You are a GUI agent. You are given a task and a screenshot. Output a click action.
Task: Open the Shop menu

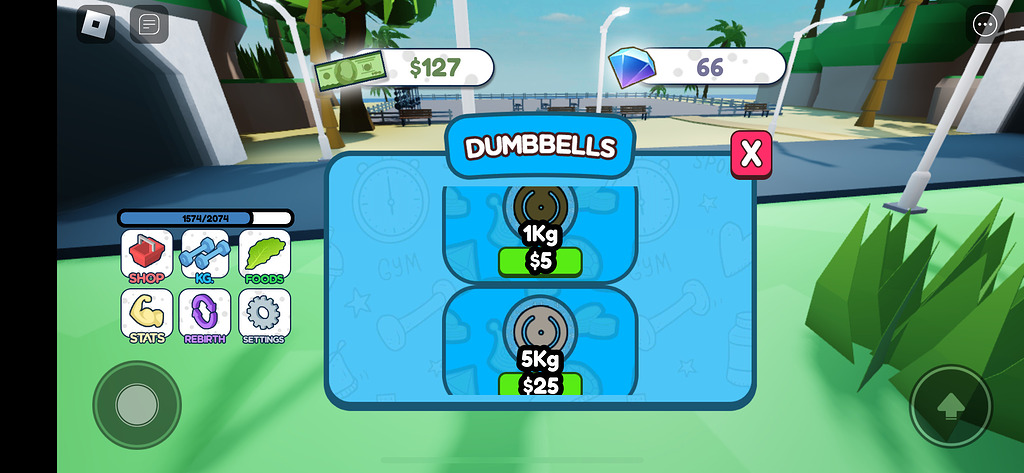[x=147, y=256]
